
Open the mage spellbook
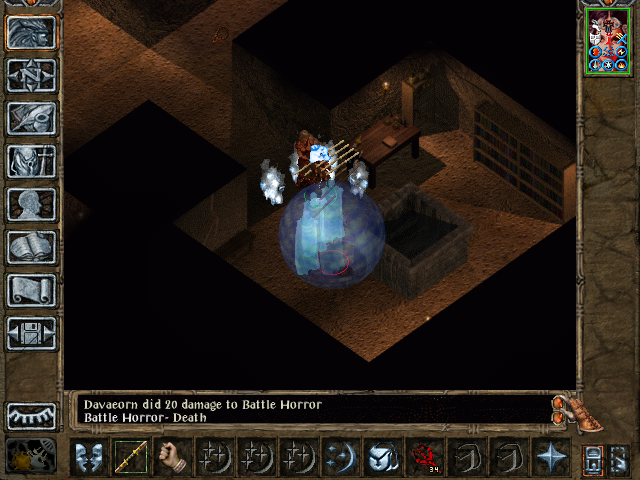[31, 247]
